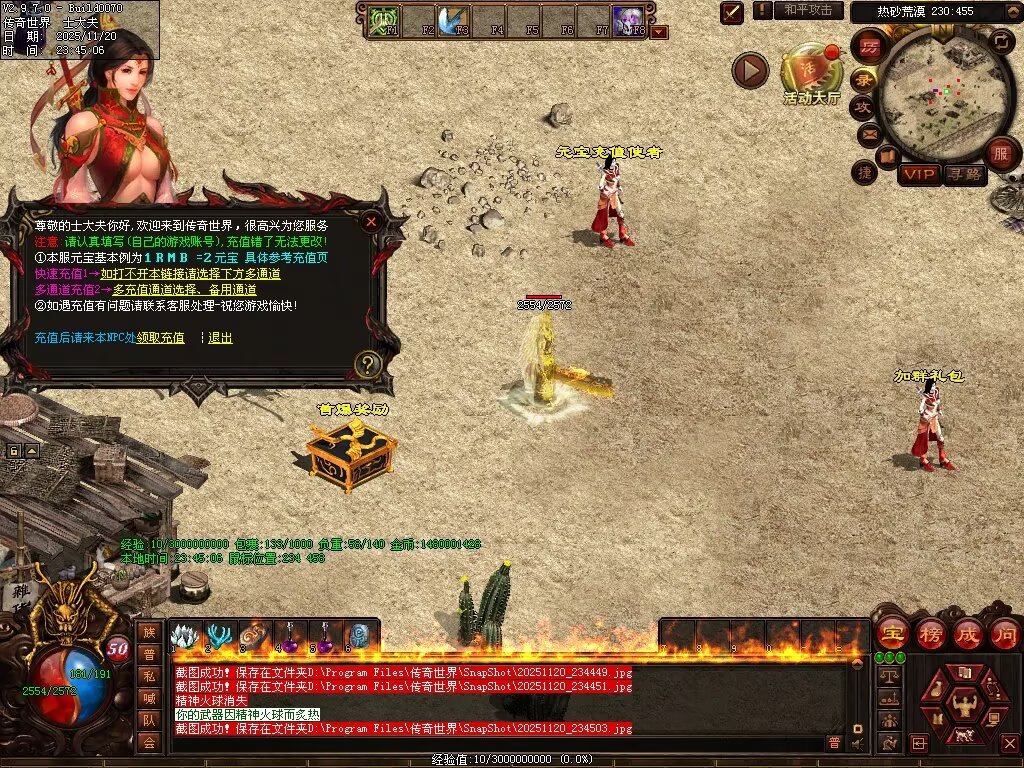Click the round play arrow button

(x=750, y=70)
